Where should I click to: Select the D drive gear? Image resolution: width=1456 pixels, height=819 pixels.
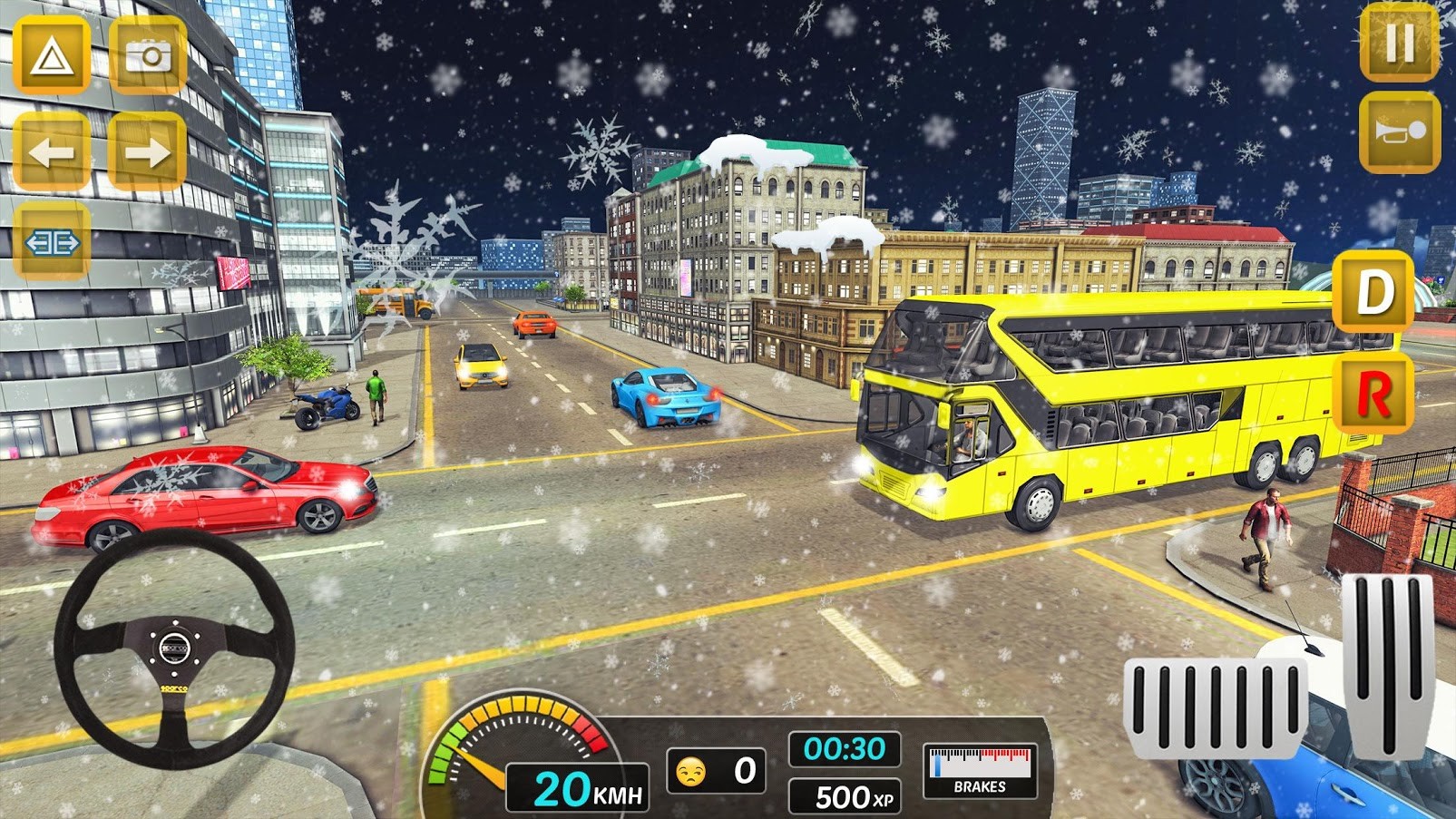click(x=1373, y=292)
